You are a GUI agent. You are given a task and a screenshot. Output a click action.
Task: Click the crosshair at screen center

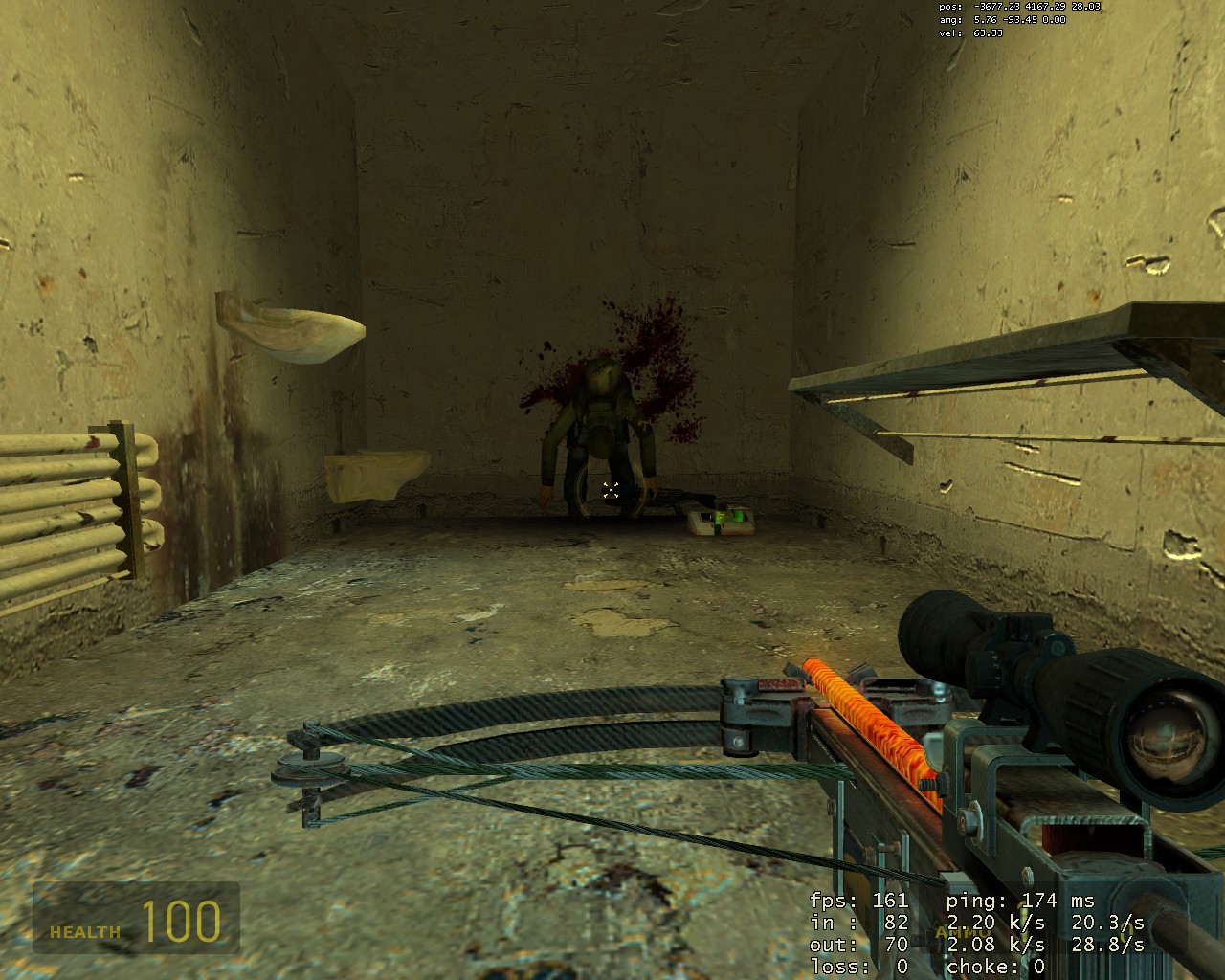pos(610,489)
